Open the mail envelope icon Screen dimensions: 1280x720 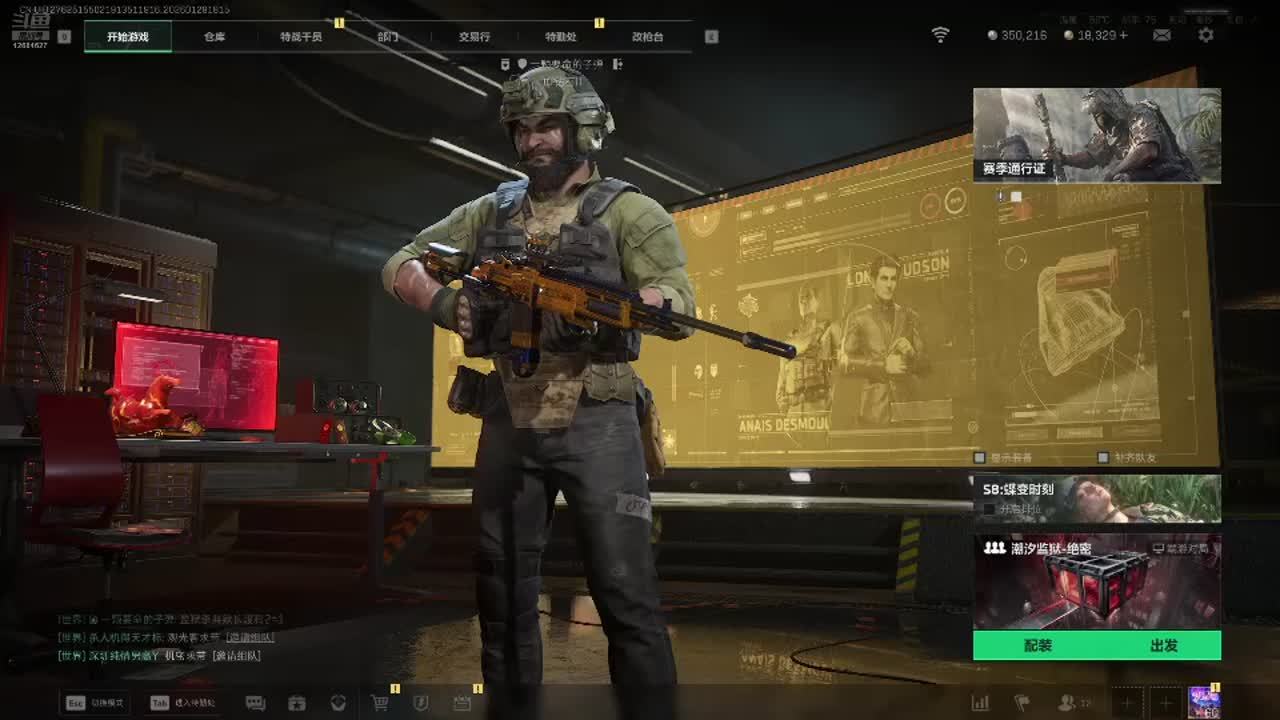pyautogui.click(x=1162, y=35)
